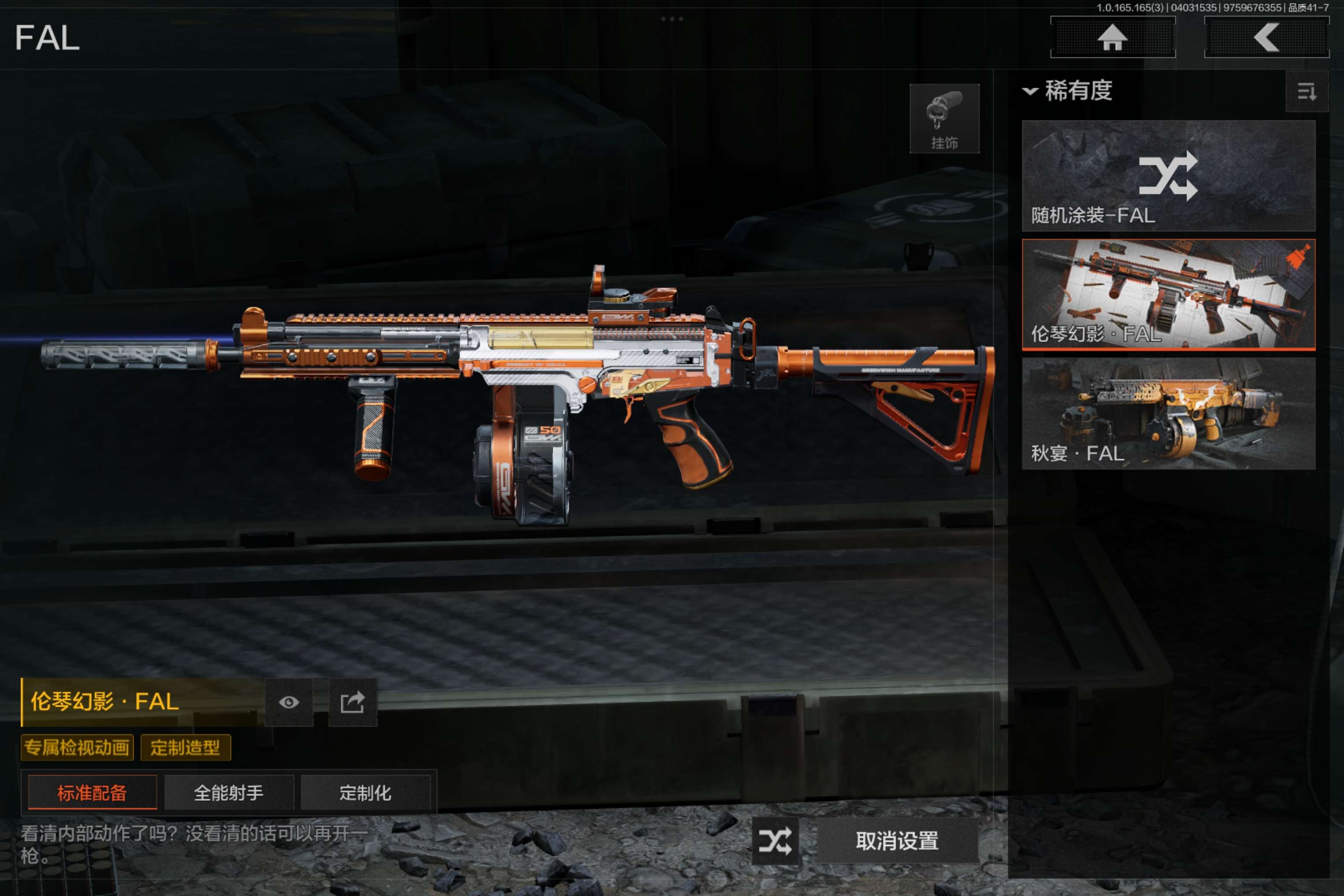The image size is (1344, 896).
Task: Switch to the 标准配备 tab
Action: pos(92,792)
